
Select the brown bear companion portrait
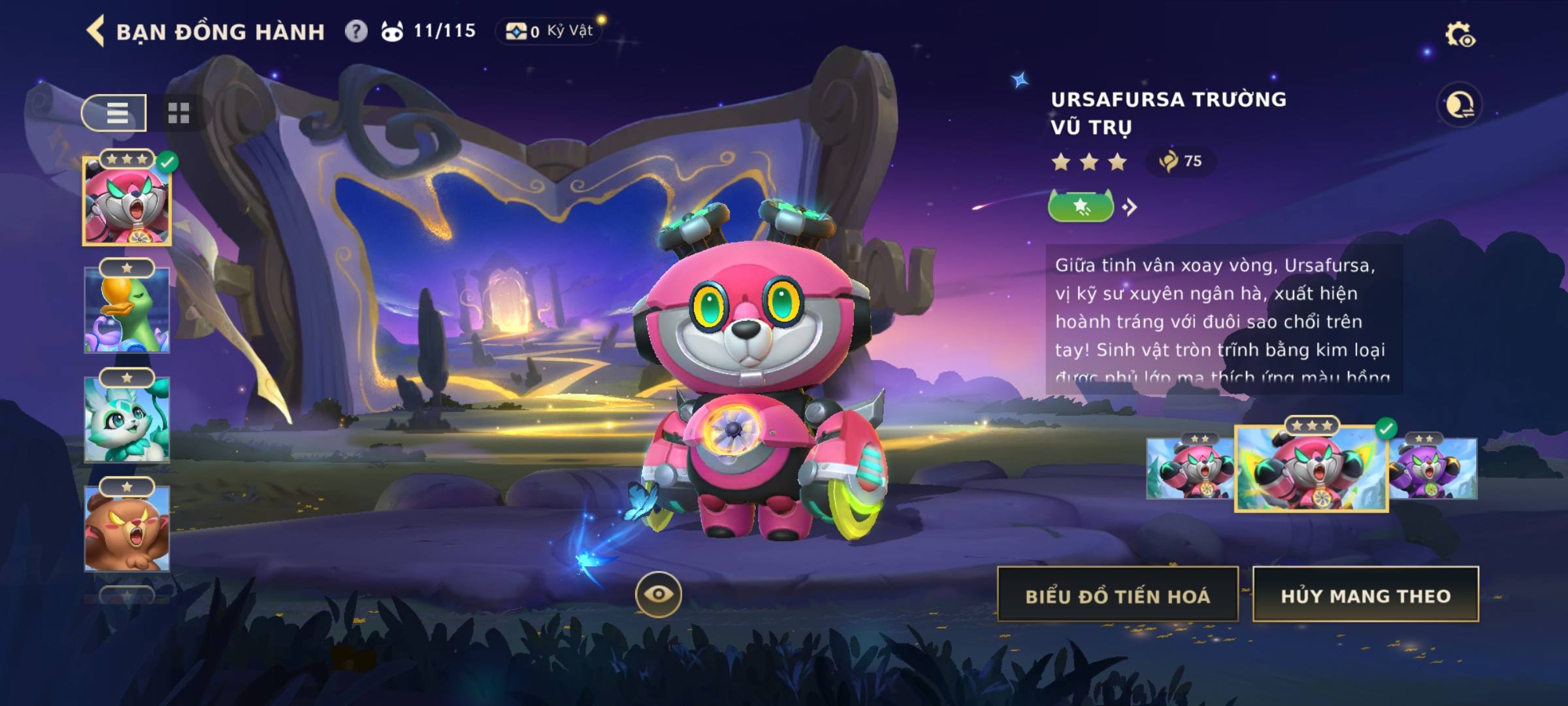point(127,528)
